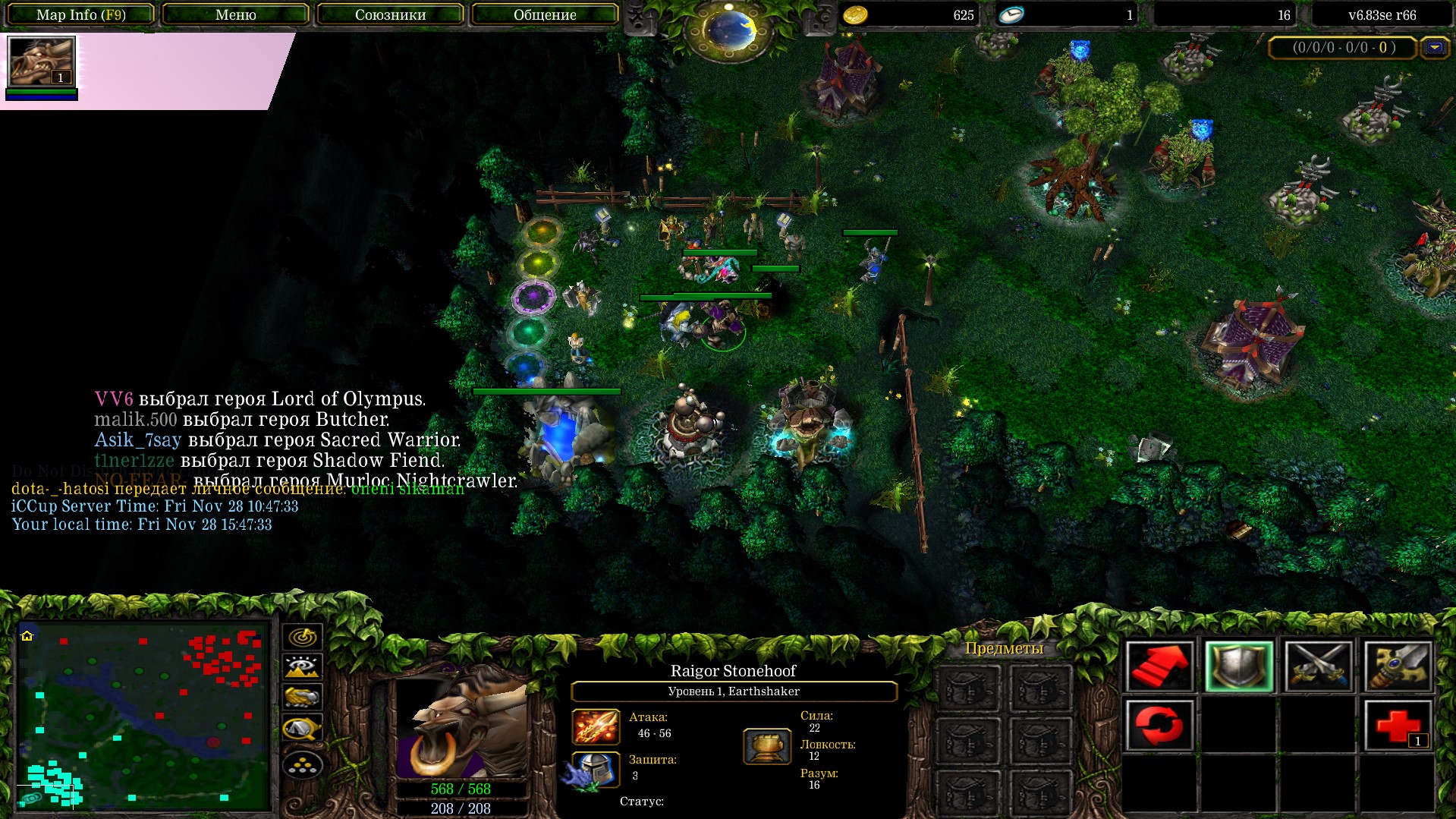This screenshot has height=819, width=1456.
Task: Choose the red arrow Move command
Action: [1159, 666]
